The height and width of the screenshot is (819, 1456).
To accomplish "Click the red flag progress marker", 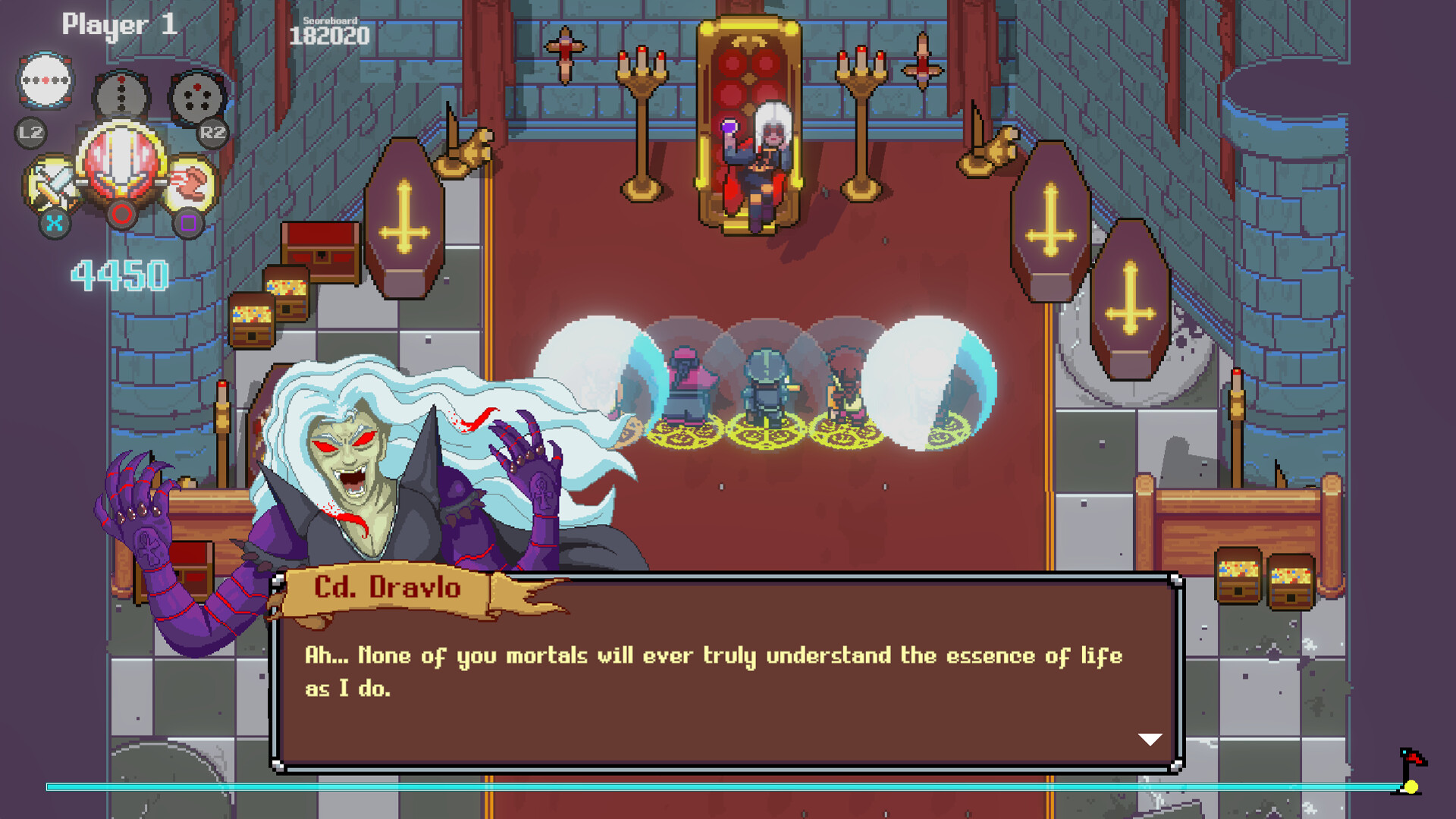I will (x=1412, y=759).
